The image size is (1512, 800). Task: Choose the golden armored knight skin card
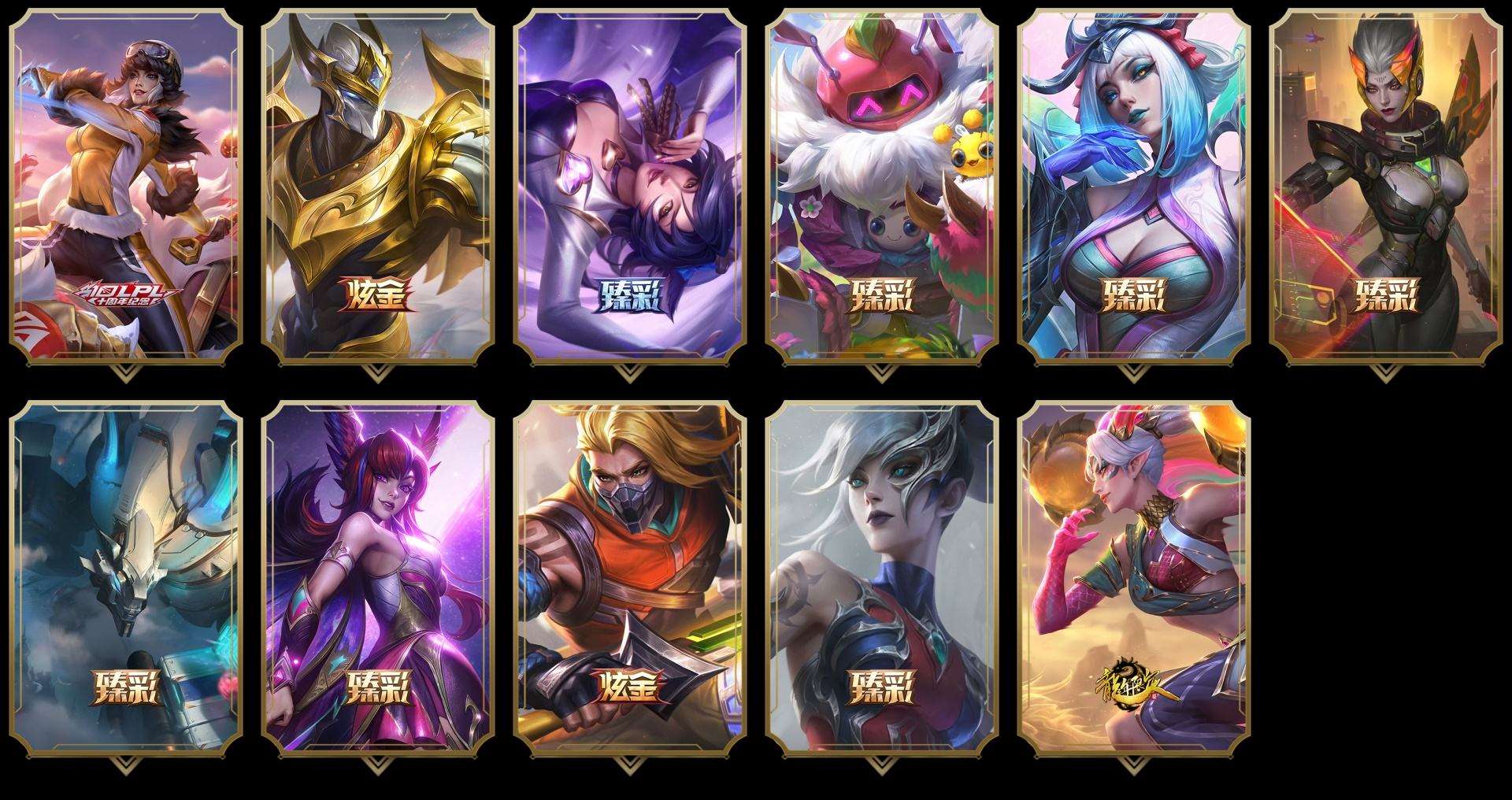click(x=378, y=185)
